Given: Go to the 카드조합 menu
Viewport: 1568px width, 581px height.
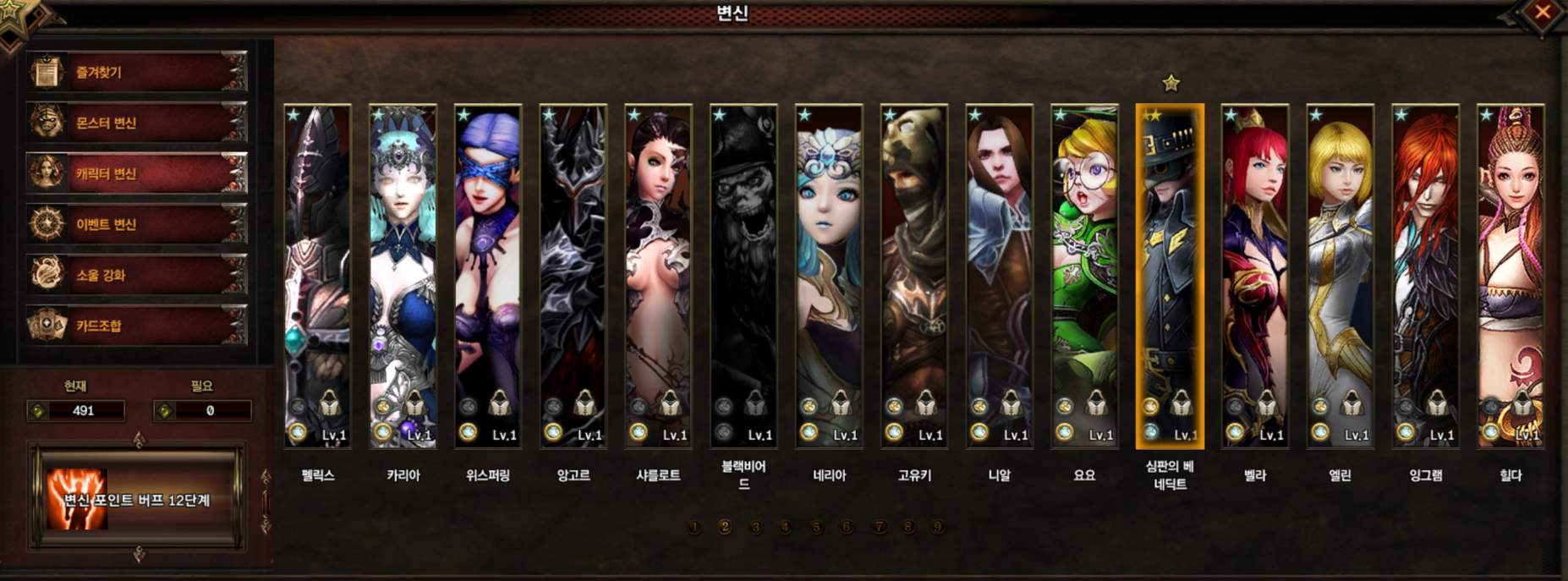Looking at the screenshot, I should click(137, 326).
